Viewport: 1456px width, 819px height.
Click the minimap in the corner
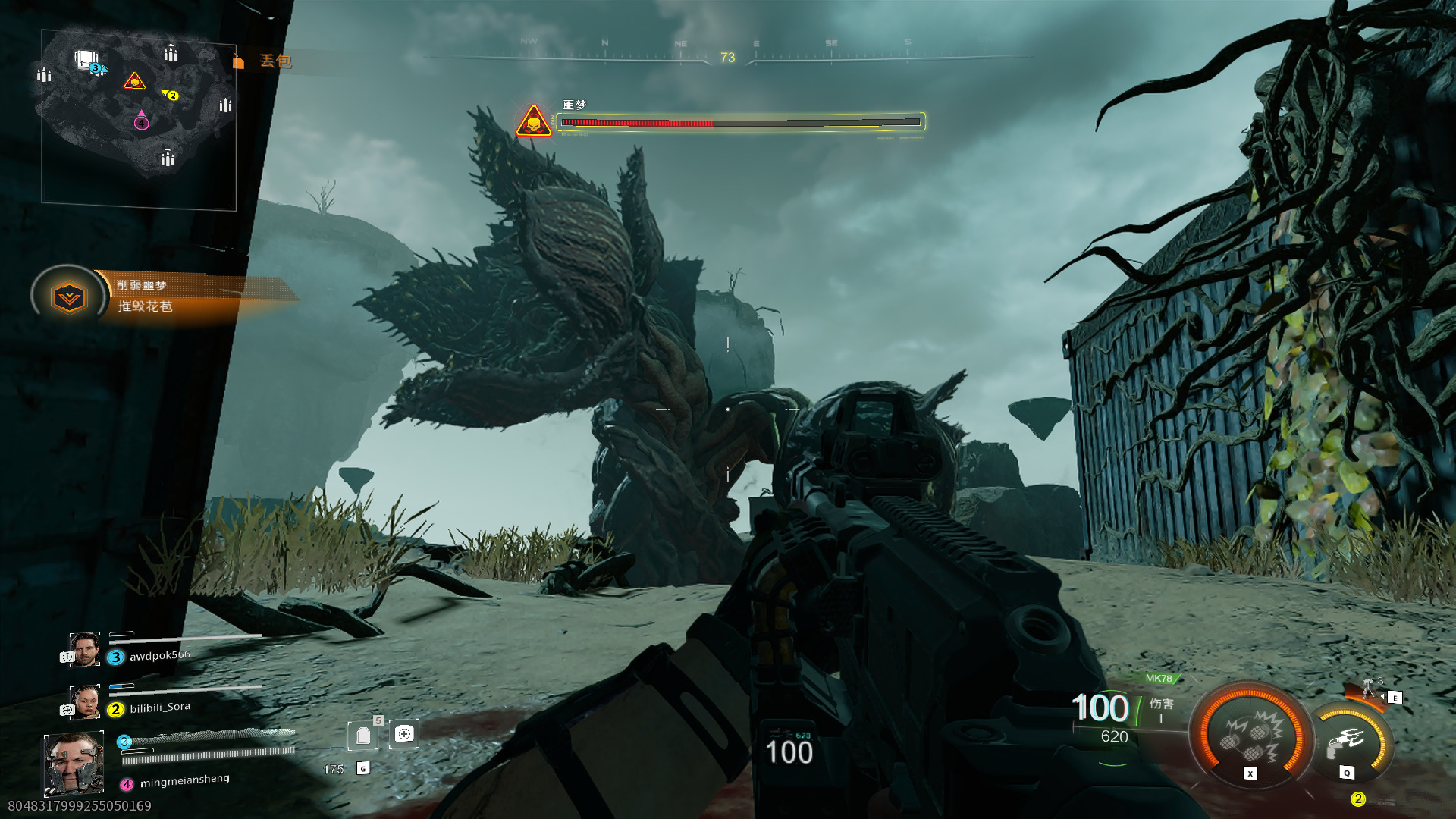pos(139,118)
